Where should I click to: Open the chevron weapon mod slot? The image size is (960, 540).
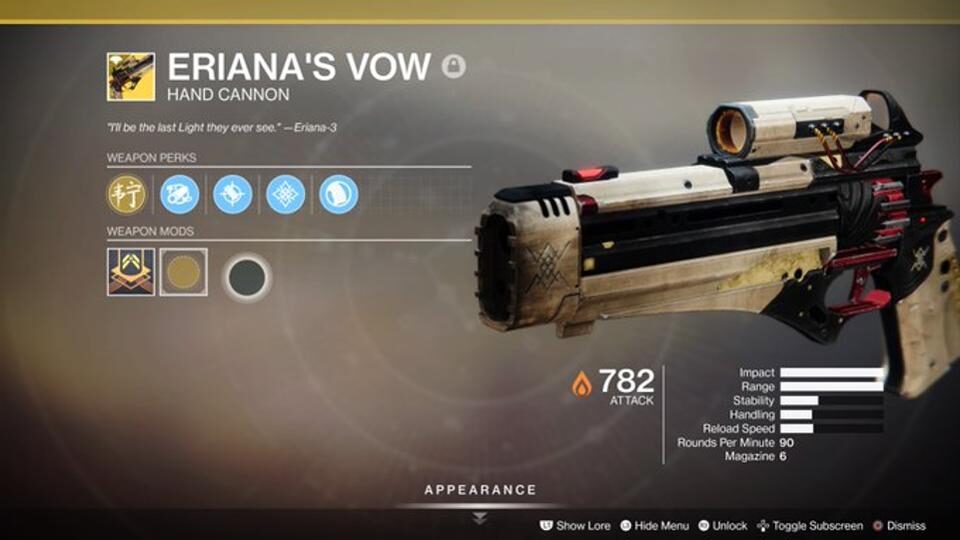pyautogui.click(x=131, y=271)
